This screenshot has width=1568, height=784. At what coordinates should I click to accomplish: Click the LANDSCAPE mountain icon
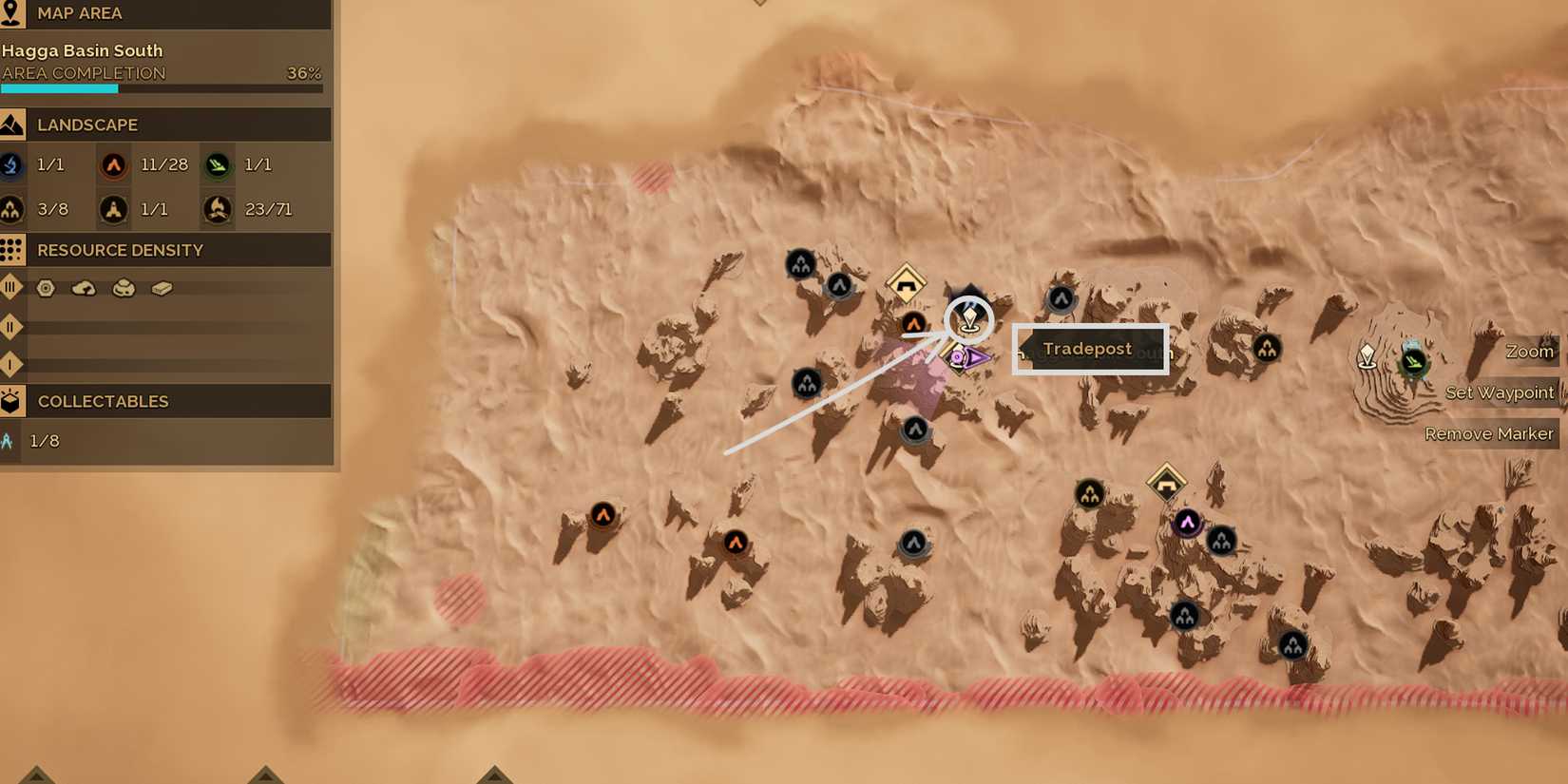(13, 124)
